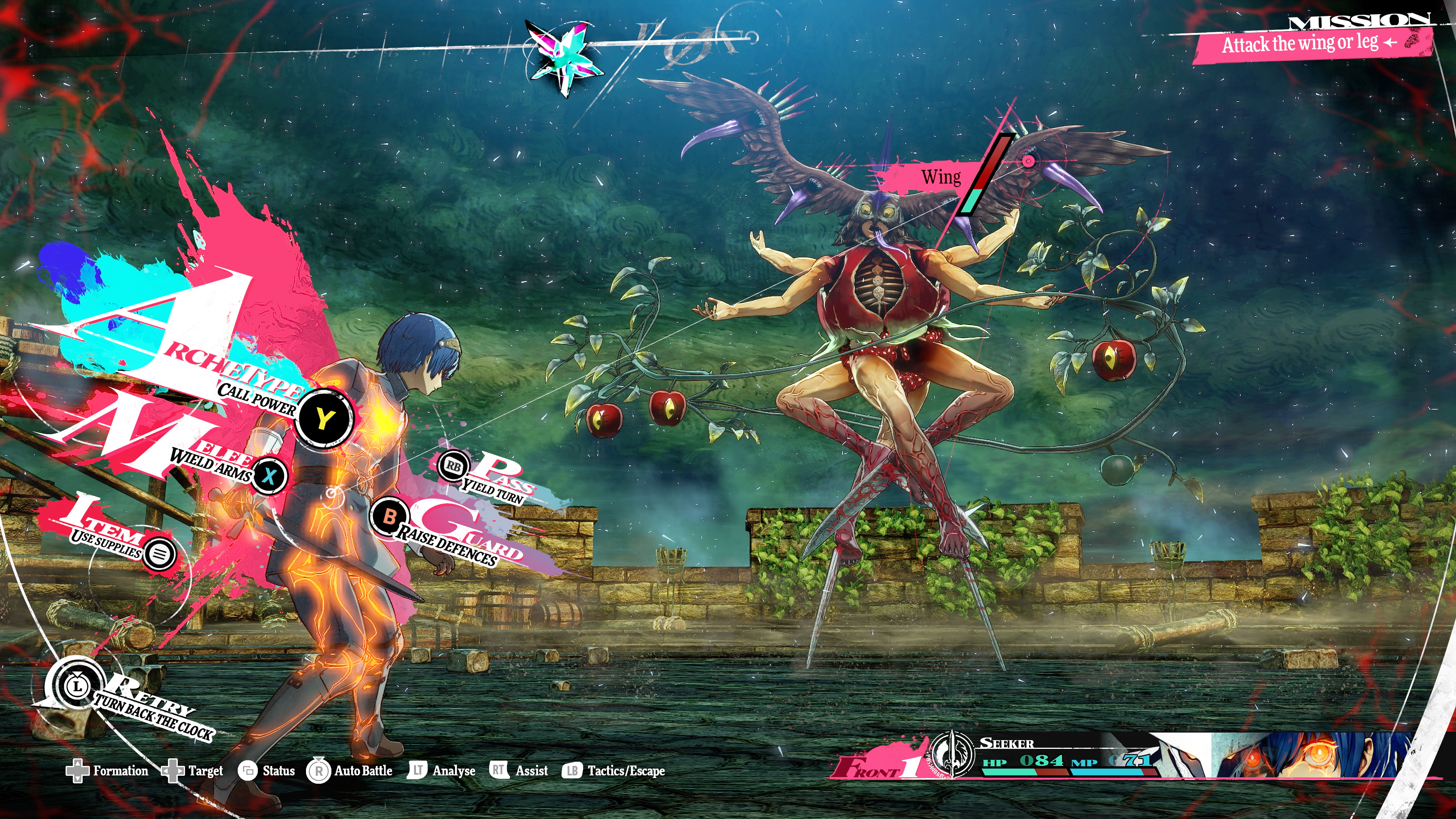Screen dimensions: 1456x819
Task: Open Tactics/Escape
Action: [x=614, y=771]
